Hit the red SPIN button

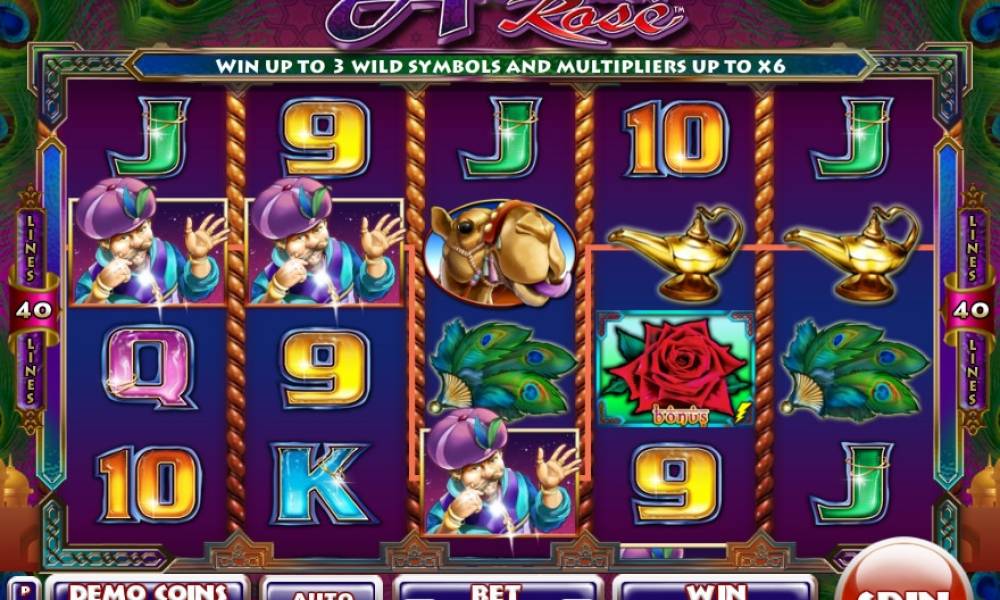point(903,578)
